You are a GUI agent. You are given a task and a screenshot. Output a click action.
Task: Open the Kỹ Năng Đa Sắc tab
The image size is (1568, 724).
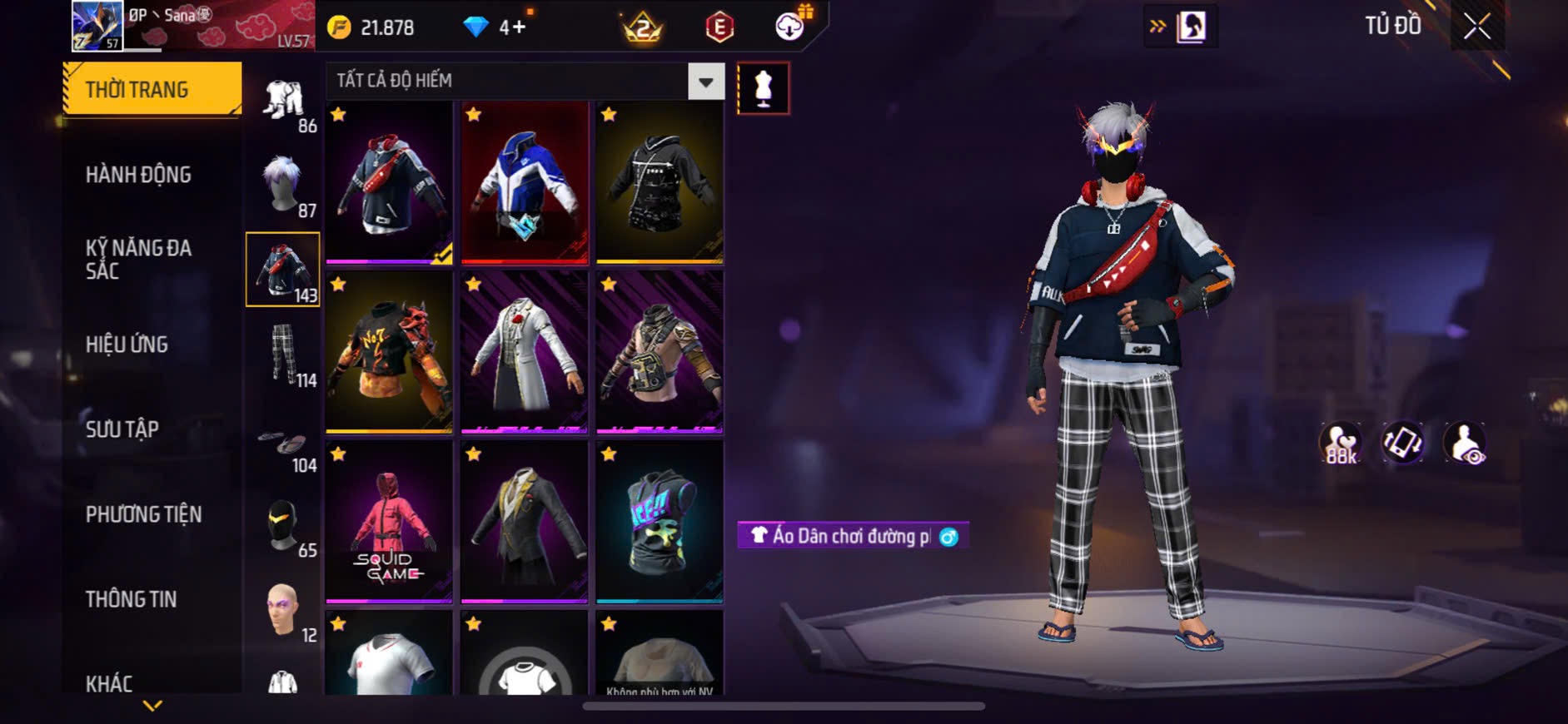click(138, 259)
